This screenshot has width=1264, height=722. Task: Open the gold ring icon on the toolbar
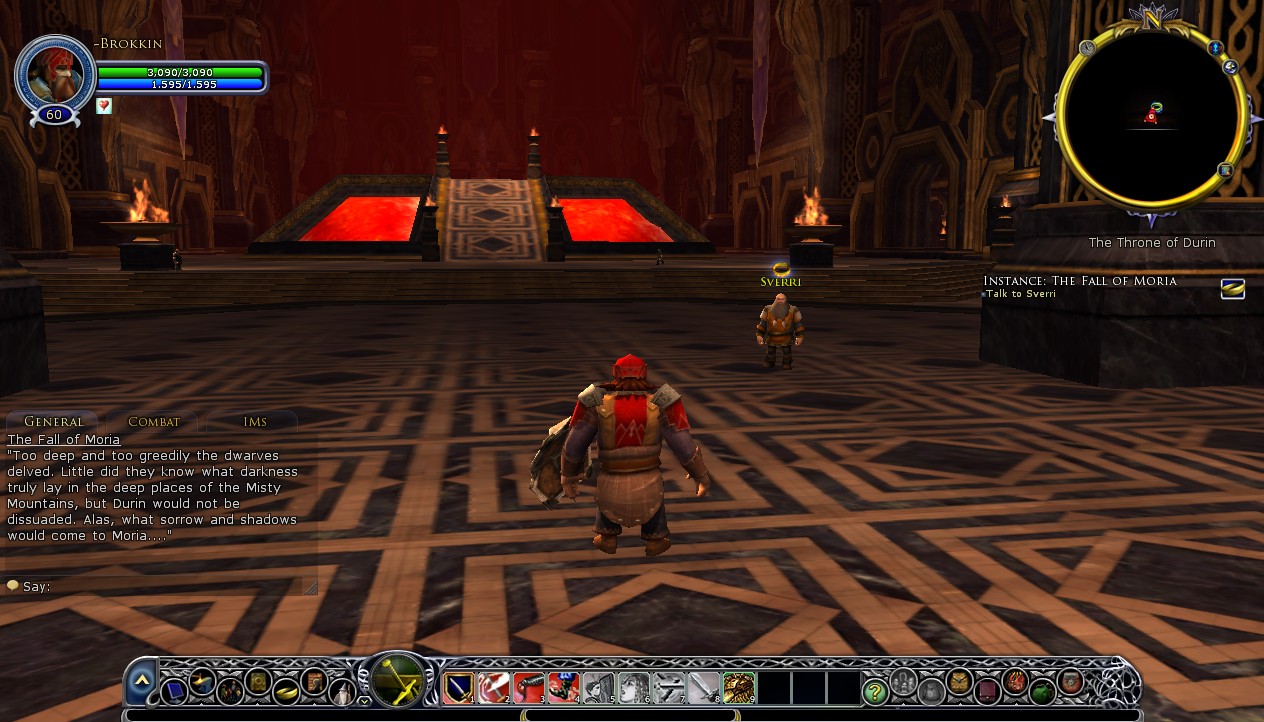point(286,690)
